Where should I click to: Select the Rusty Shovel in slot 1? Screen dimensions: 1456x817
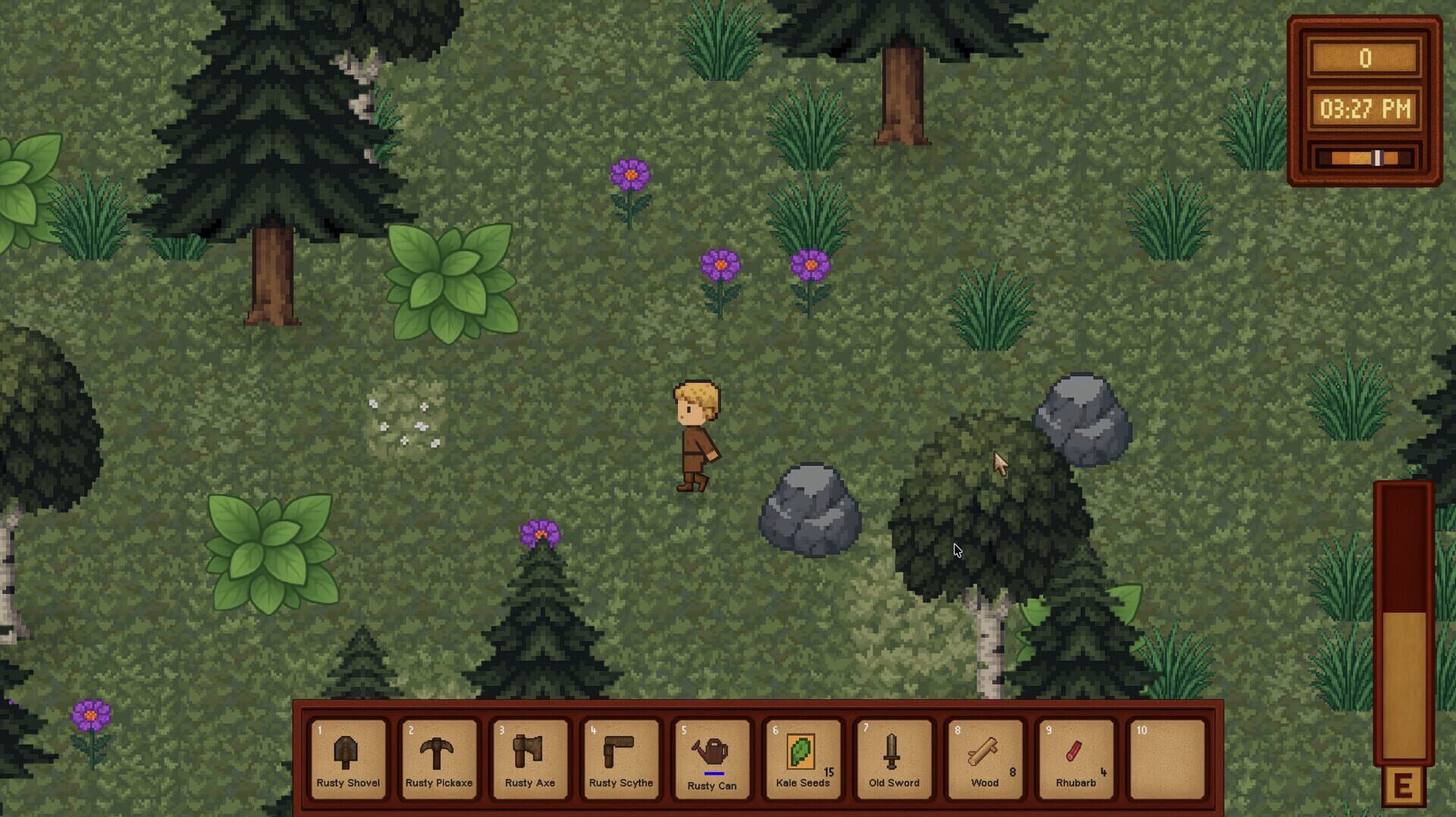tap(348, 759)
